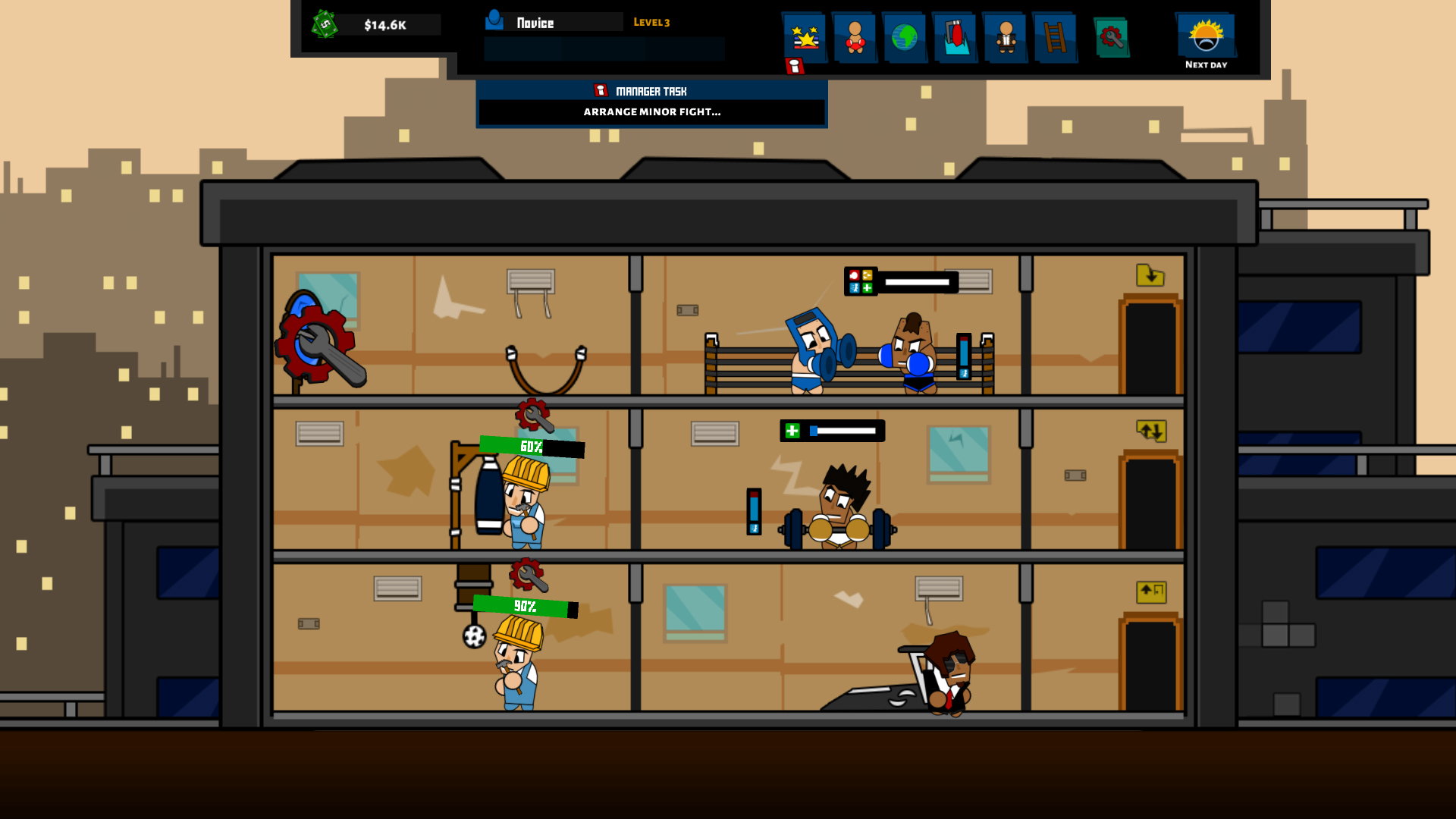Open the staff menu with suited man icon
This screenshot has height=819, width=1456.
click(x=1006, y=36)
